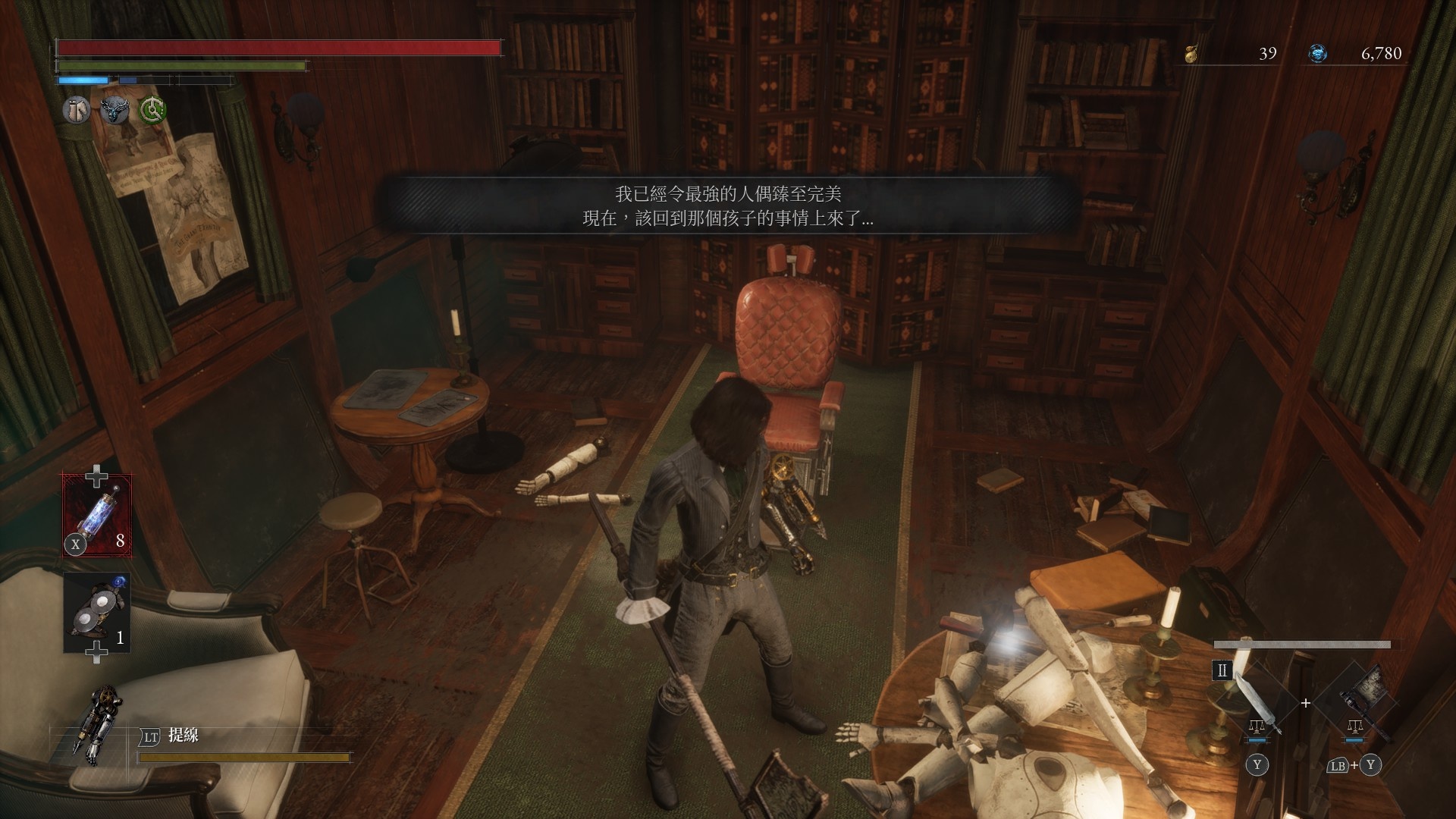This screenshot has width=1456, height=819.
Task: Click the stag head buff icon
Action: pos(115,111)
